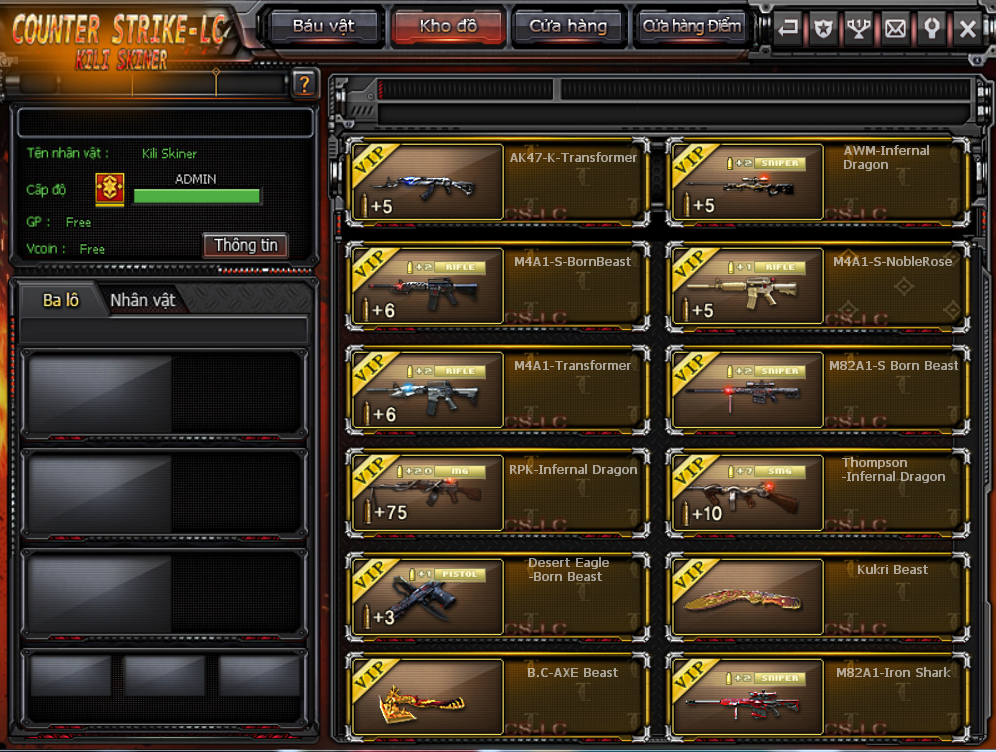Open the Cửa hàng shop
Viewport: 996px width, 752px height.
click(x=568, y=26)
